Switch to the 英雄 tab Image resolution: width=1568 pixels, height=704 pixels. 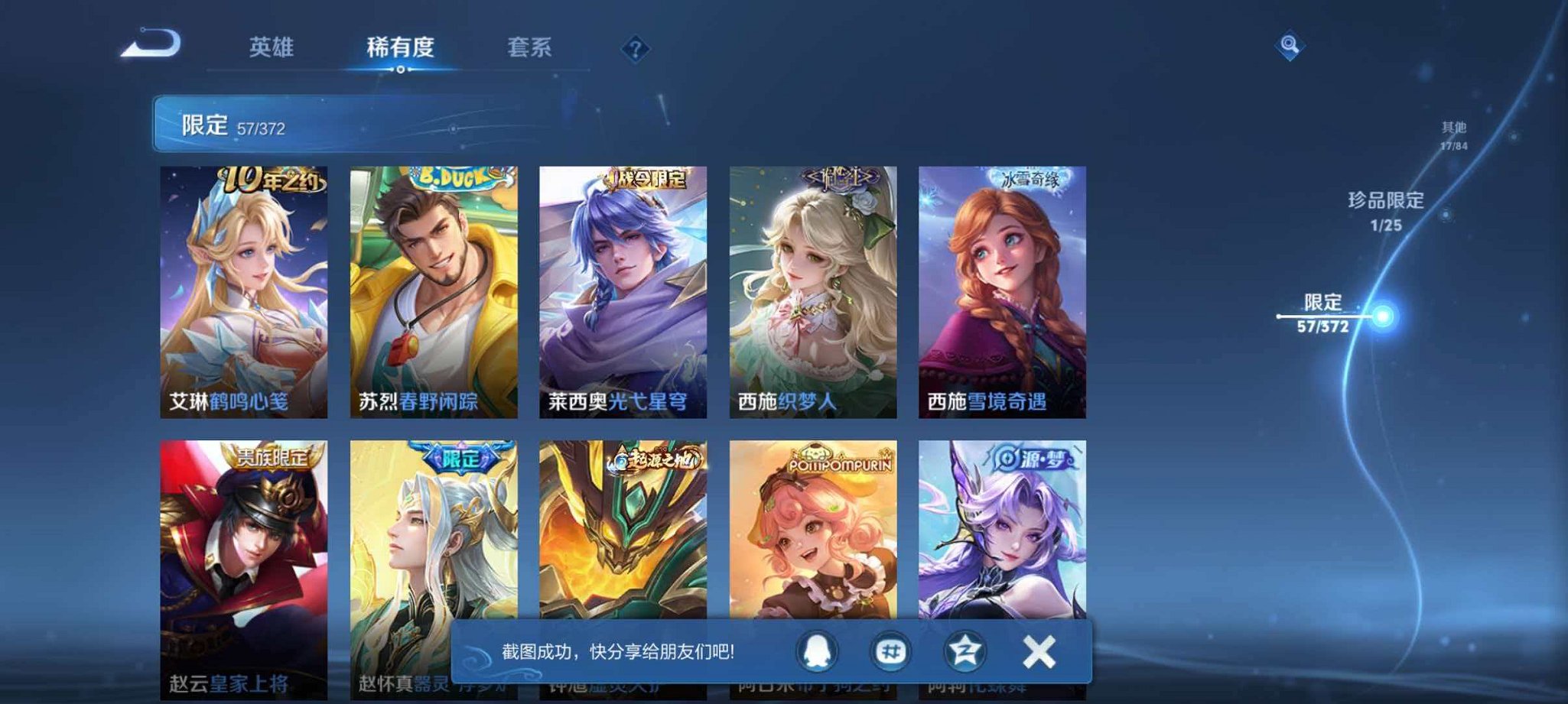(x=273, y=47)
